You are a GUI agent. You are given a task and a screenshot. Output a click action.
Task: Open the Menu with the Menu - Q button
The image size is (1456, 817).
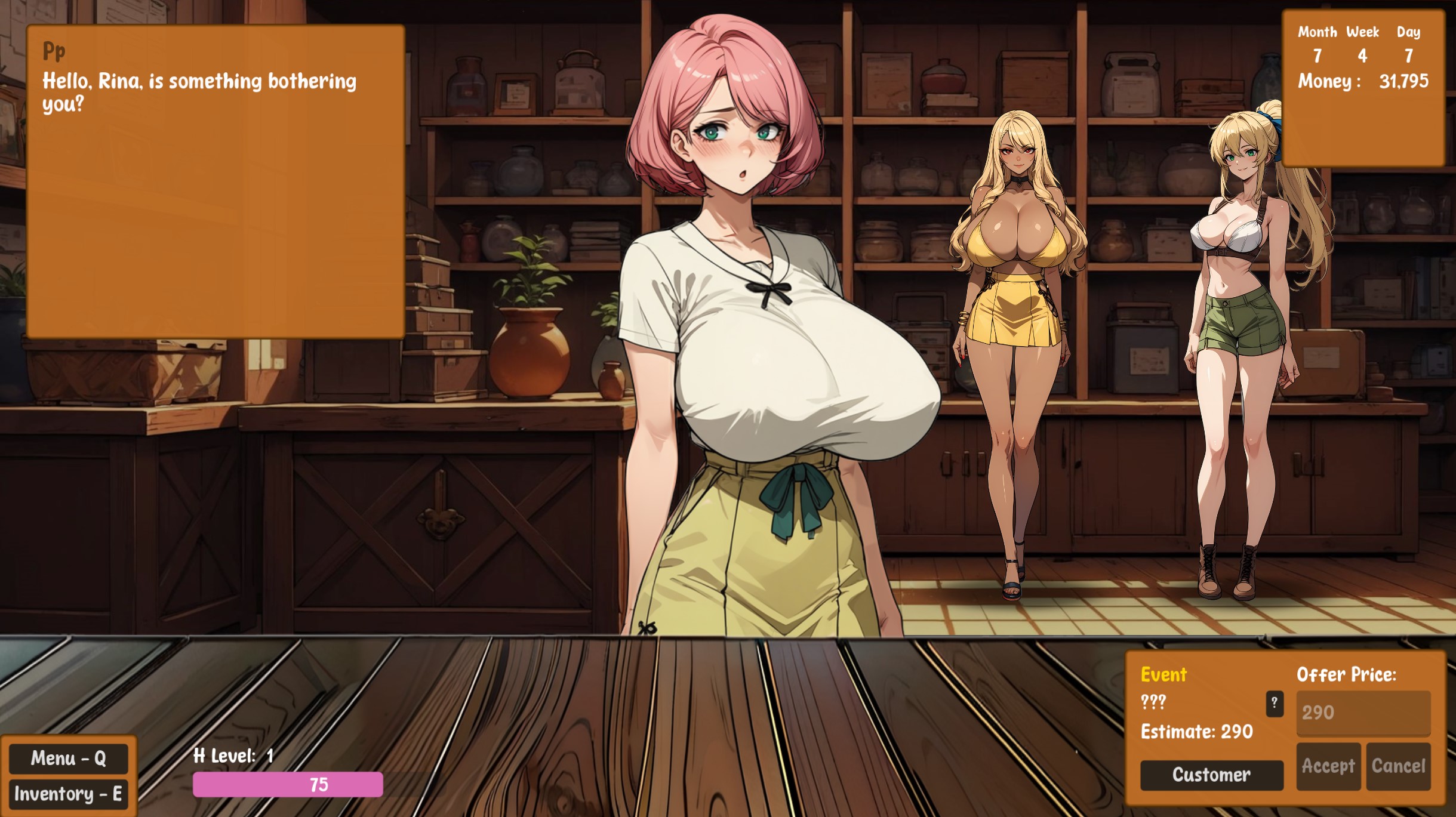pyautogui.click(x=69, y=759)
